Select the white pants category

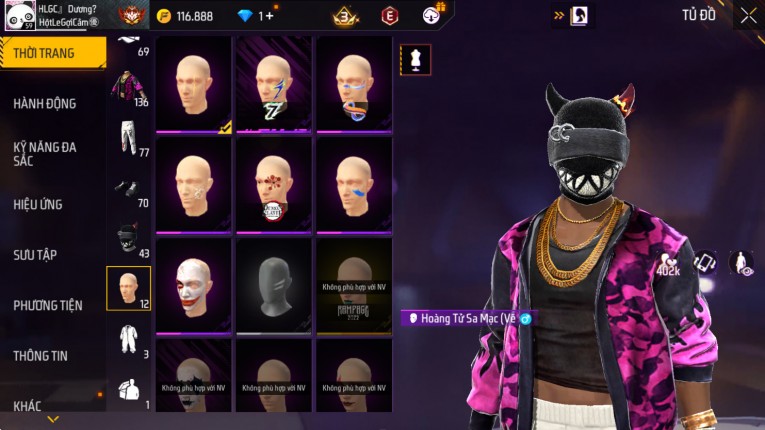tap(128, 138)
